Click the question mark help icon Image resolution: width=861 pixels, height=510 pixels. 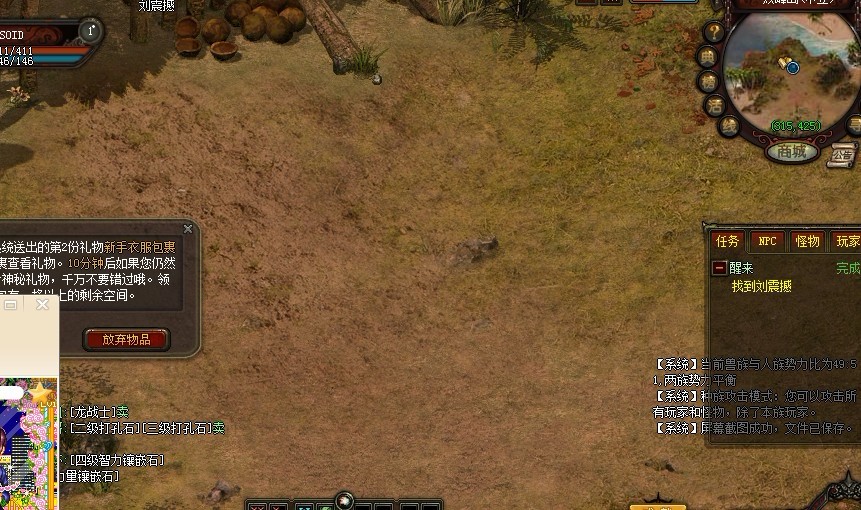pos(714,32)
